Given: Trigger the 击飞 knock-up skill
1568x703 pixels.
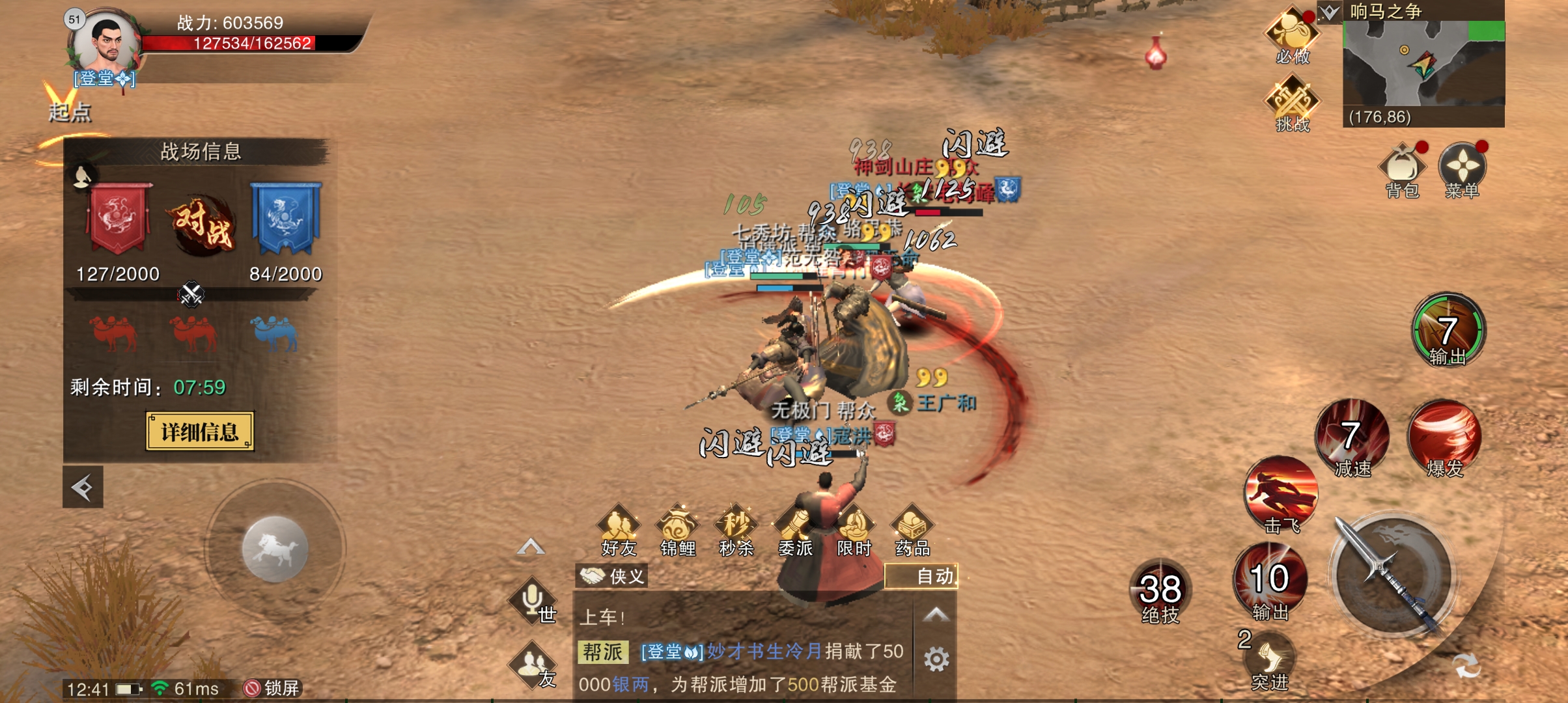Looking at the screenshot, I should pos(1280,493).
